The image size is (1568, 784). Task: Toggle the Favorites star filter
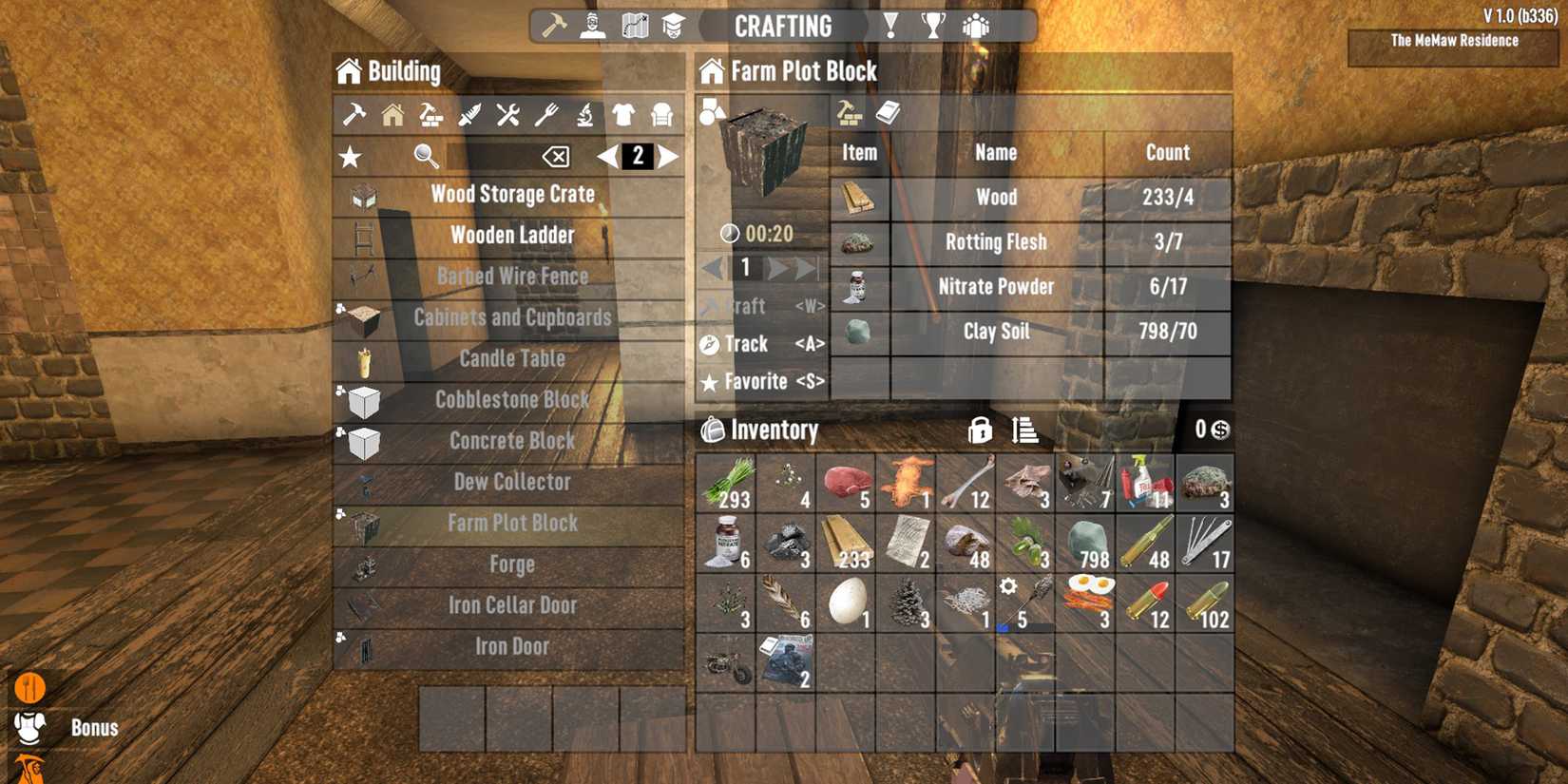point(352,156)
